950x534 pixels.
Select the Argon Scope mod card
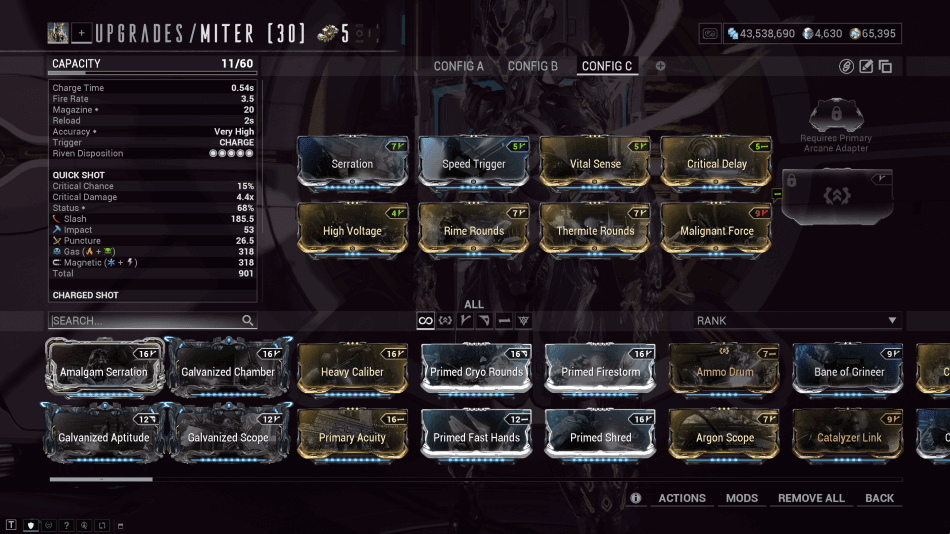click(x=725, y=437)
